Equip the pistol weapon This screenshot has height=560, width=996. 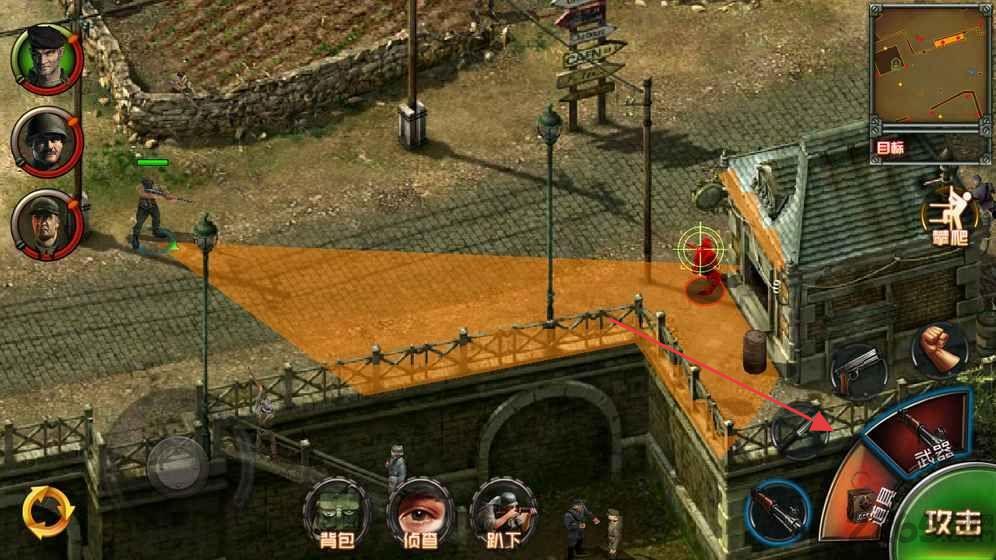(858, 372)
